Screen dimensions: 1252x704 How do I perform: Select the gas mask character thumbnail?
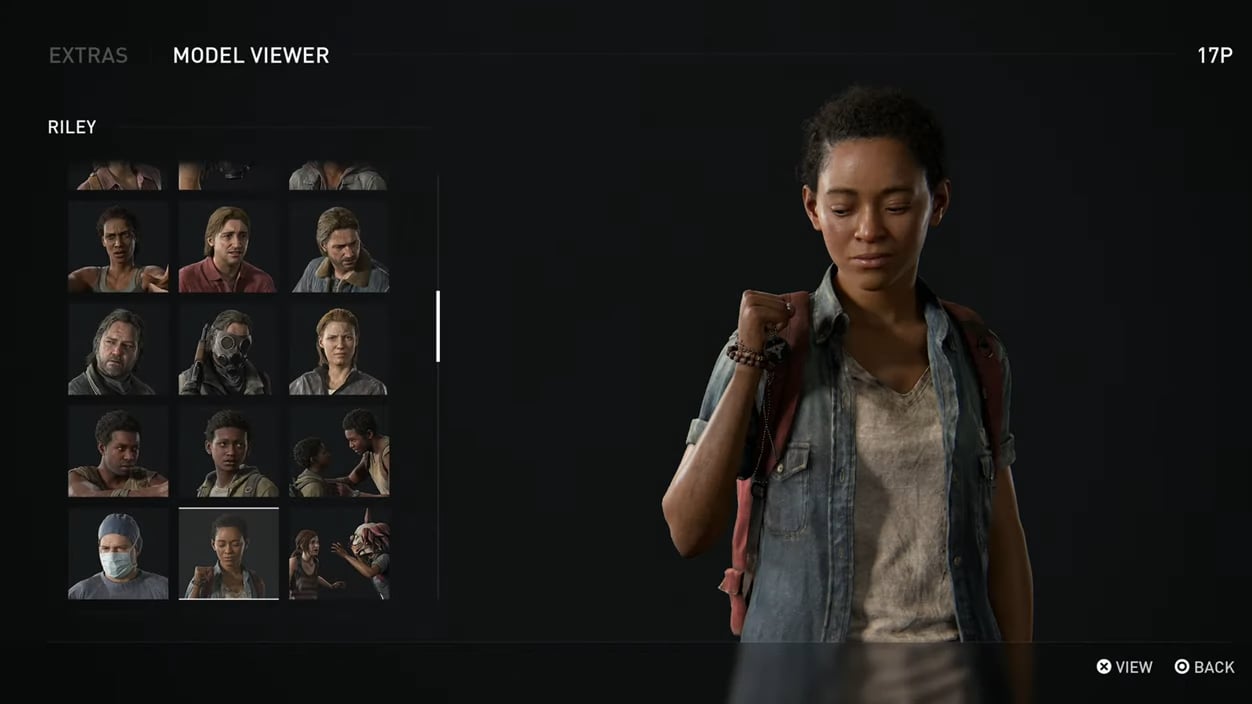pos(228,351)
